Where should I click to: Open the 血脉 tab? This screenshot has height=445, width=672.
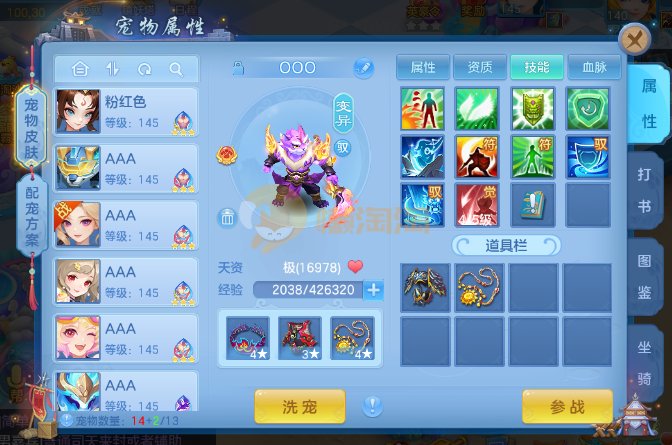[x=595, y=67]
